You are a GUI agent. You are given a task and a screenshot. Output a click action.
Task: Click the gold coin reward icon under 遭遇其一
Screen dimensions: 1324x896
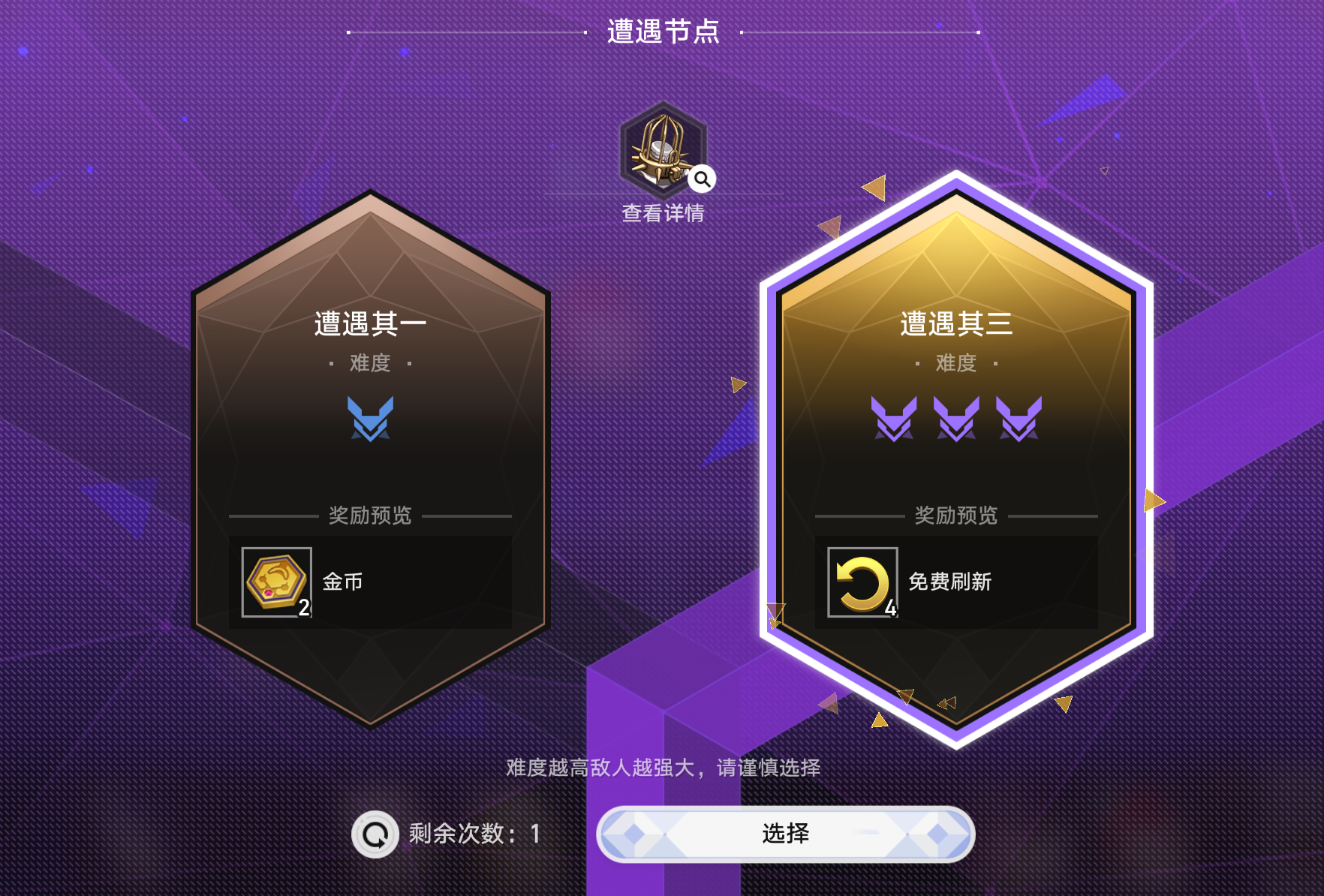tap(275, 581)
